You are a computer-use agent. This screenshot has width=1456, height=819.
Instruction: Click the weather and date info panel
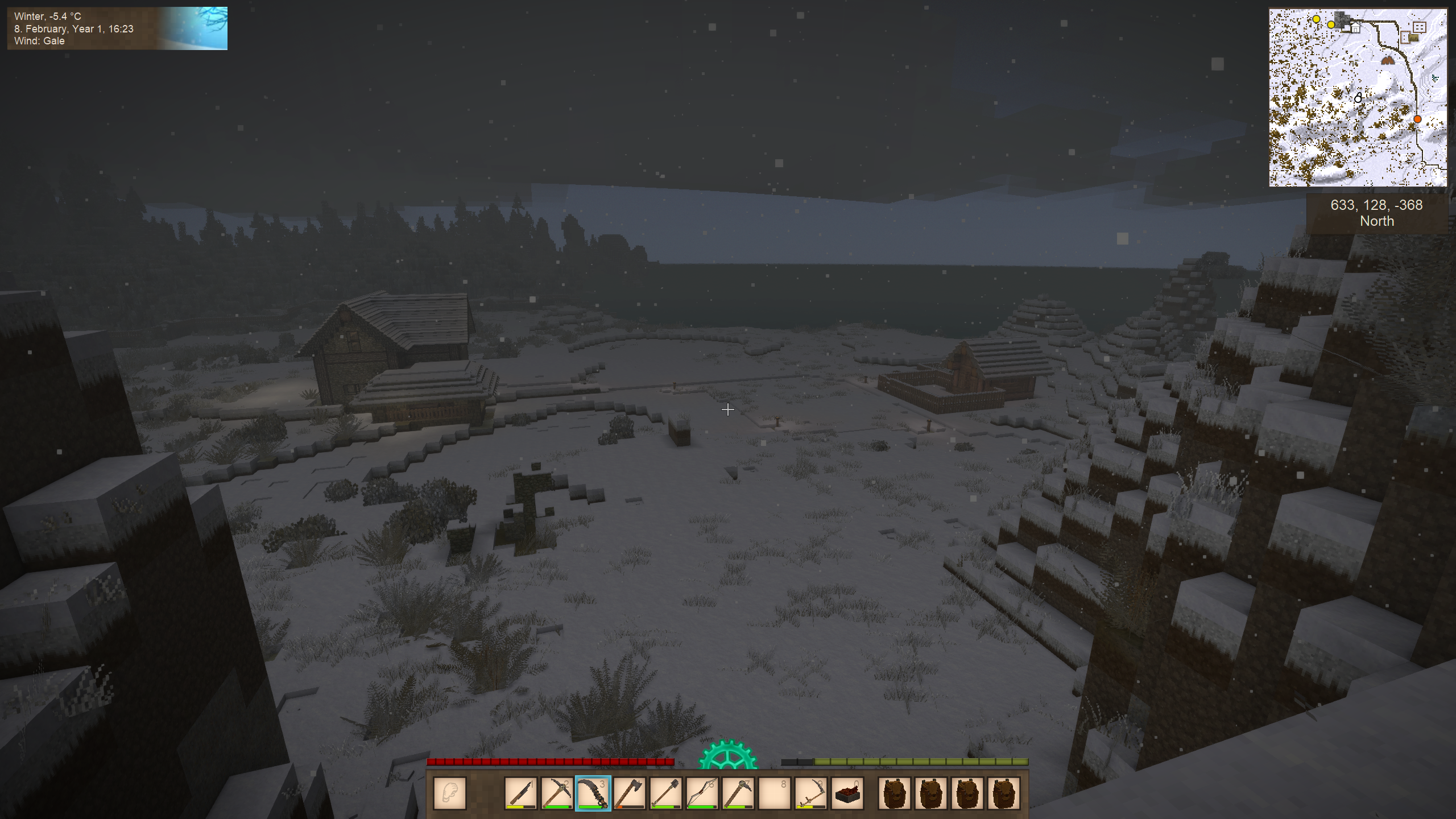[117, 28]
